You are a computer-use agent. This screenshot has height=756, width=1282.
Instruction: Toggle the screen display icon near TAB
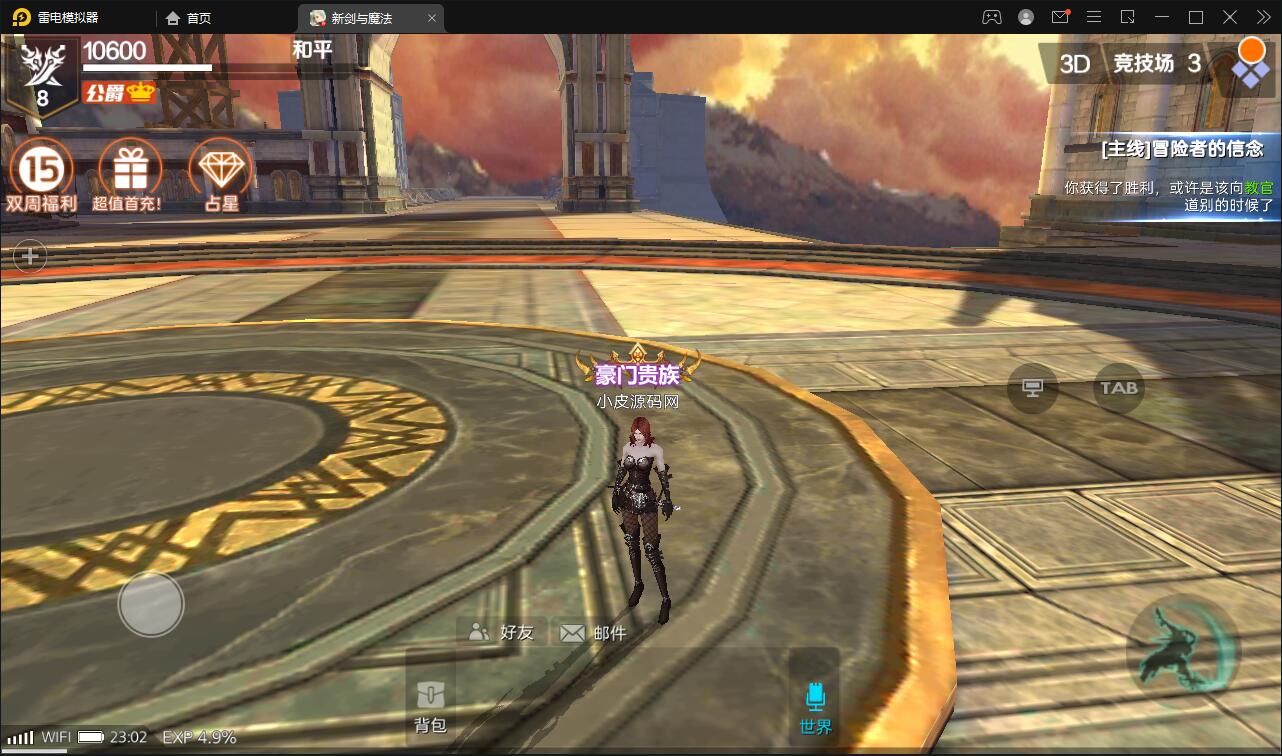(1033, 390)
